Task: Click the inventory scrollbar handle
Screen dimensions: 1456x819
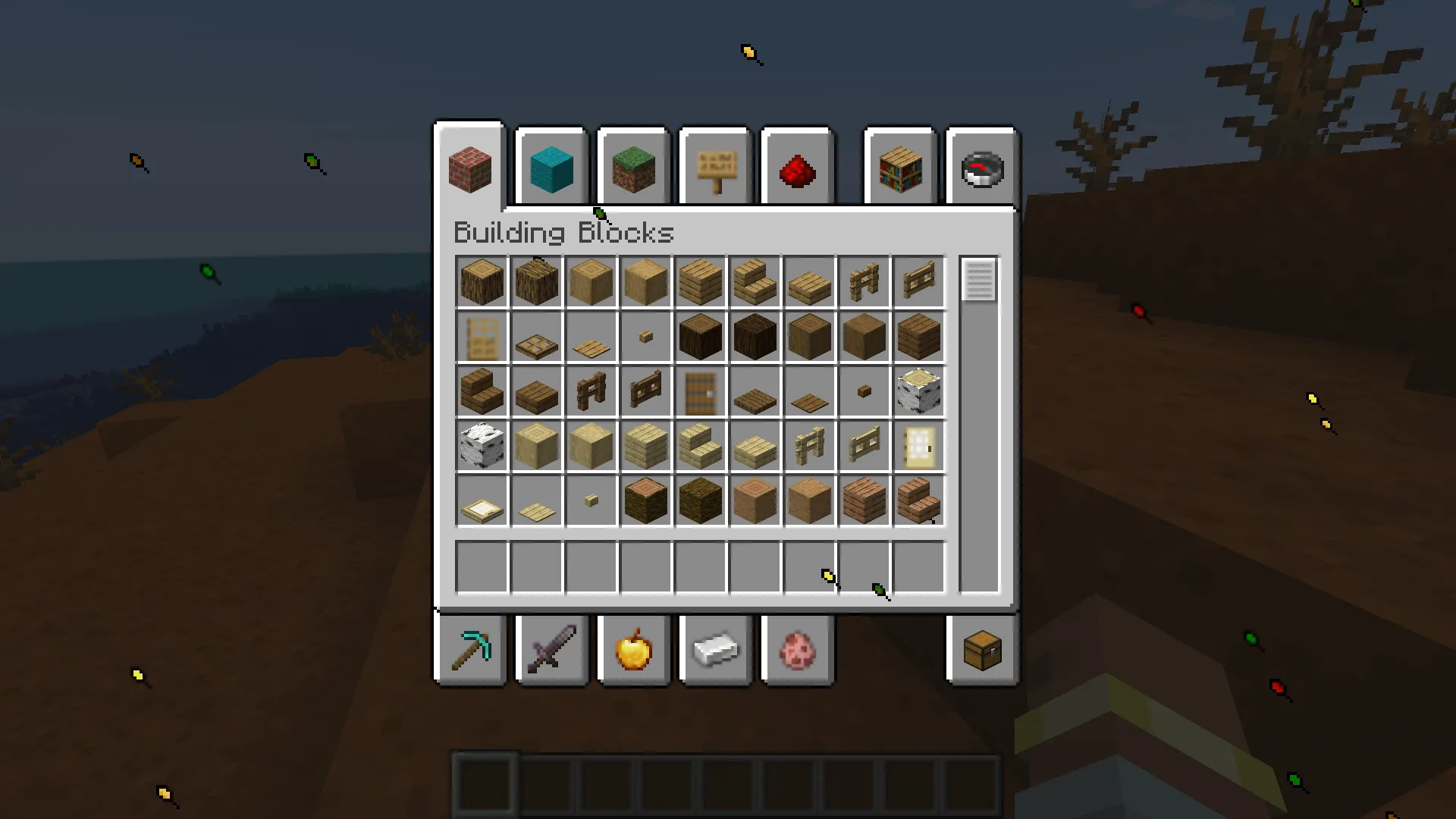Action: coord(978,283)
